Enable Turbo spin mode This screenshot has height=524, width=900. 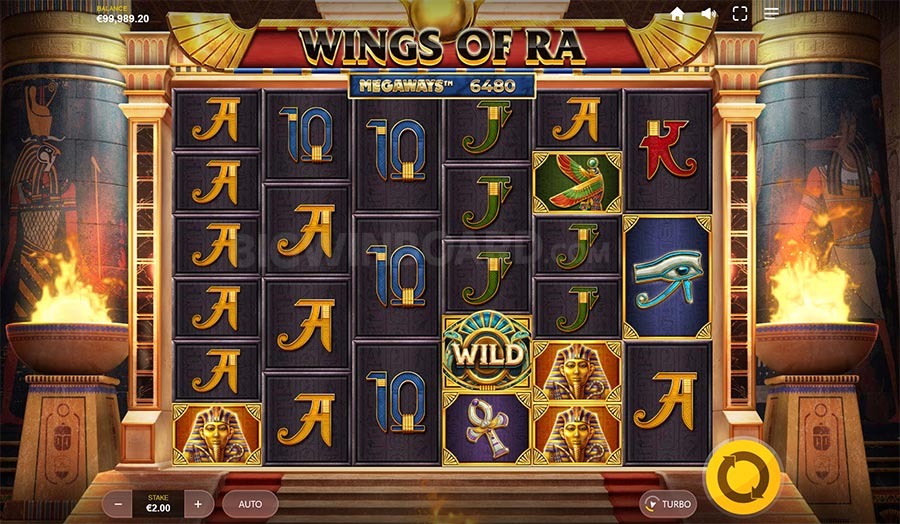(x=668, y=504)
